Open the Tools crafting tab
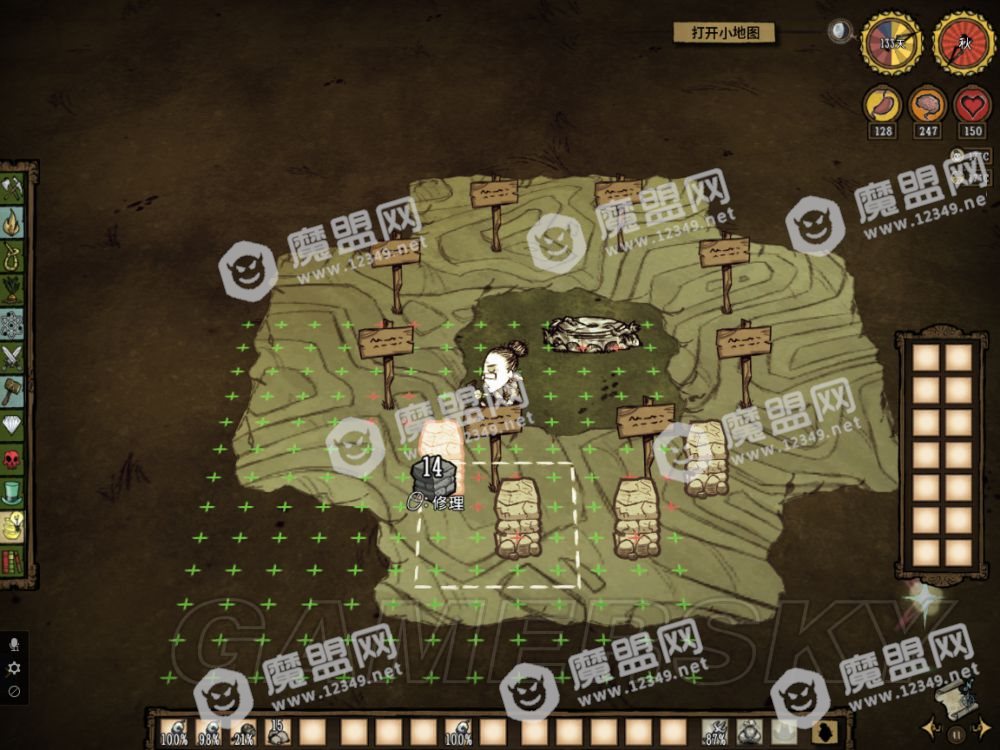The height and width of the screenshot is (750, 1000). point(15,188)
